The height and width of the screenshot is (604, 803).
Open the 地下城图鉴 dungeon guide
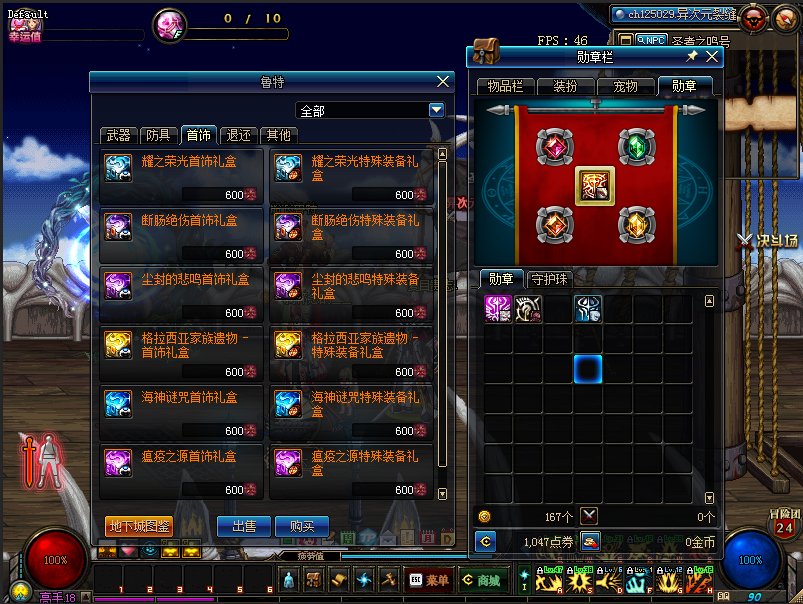tap(139, 526)
